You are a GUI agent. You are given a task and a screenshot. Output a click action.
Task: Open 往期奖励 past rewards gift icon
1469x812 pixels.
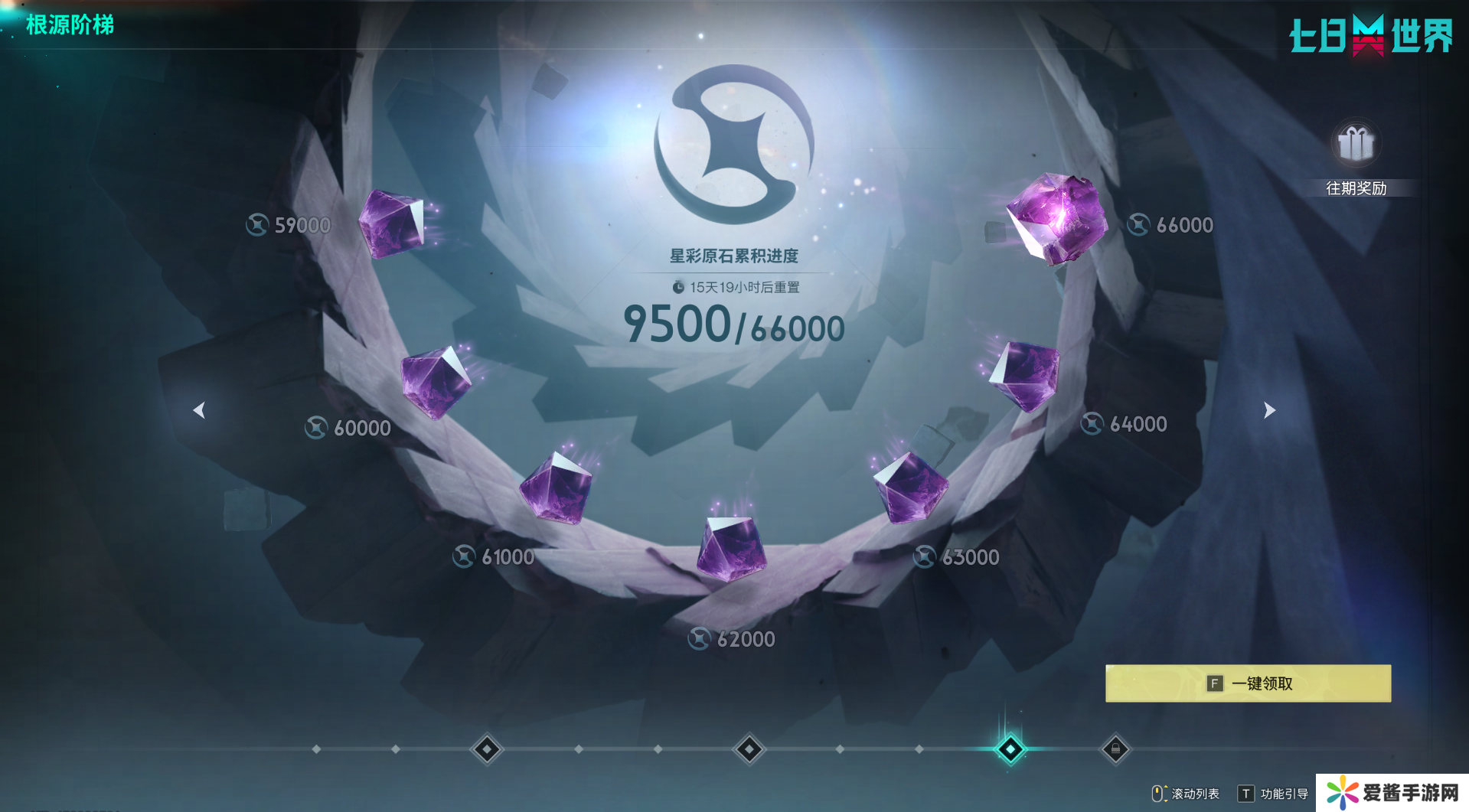coord(1356,145)
